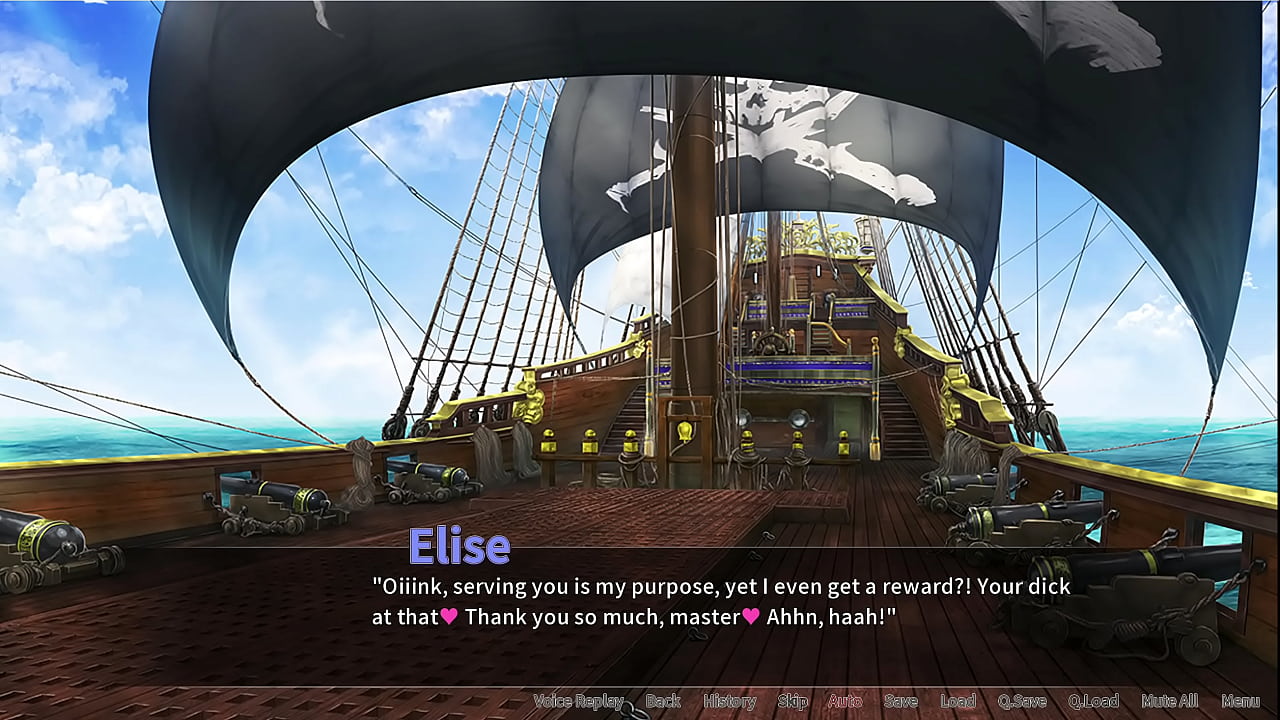Activate Auto to auto-advance dialogue
The width and height of the screenshot is (1280, 720).
(x=841, y=701)
